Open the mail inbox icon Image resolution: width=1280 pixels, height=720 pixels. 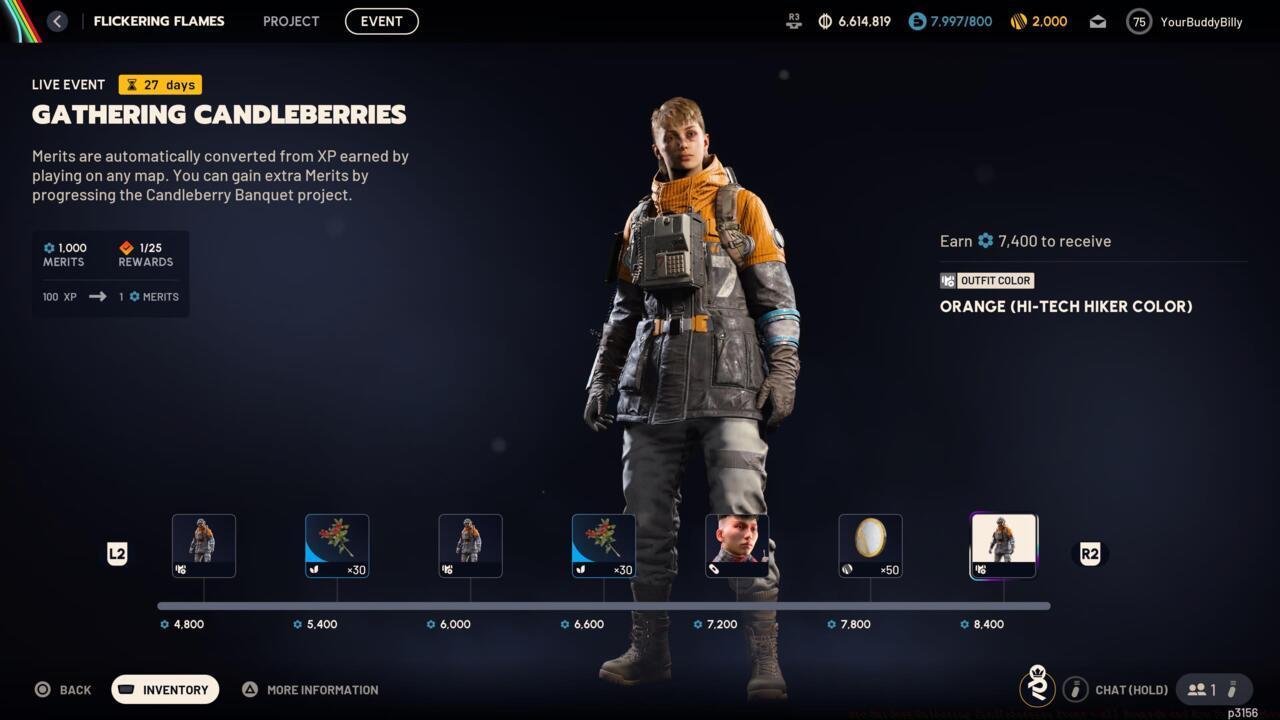[x=1097, y=21]
